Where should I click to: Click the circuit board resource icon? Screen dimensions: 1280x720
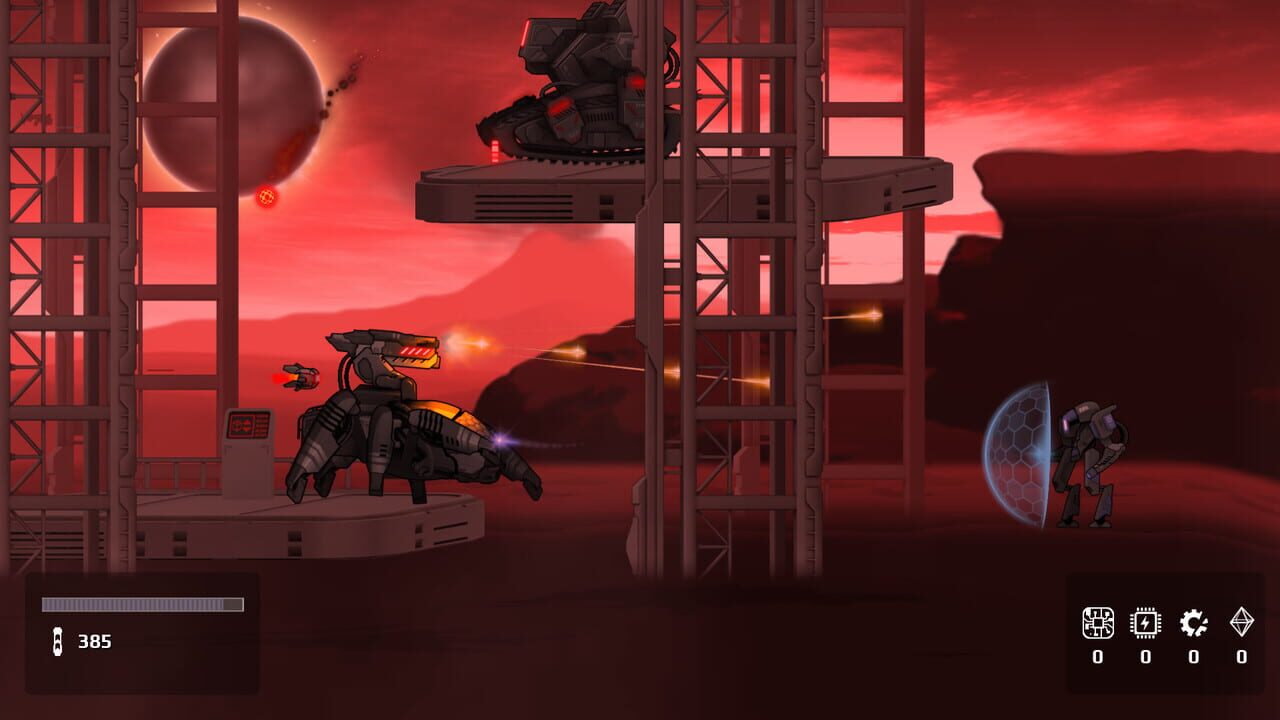pos(1097,621)
